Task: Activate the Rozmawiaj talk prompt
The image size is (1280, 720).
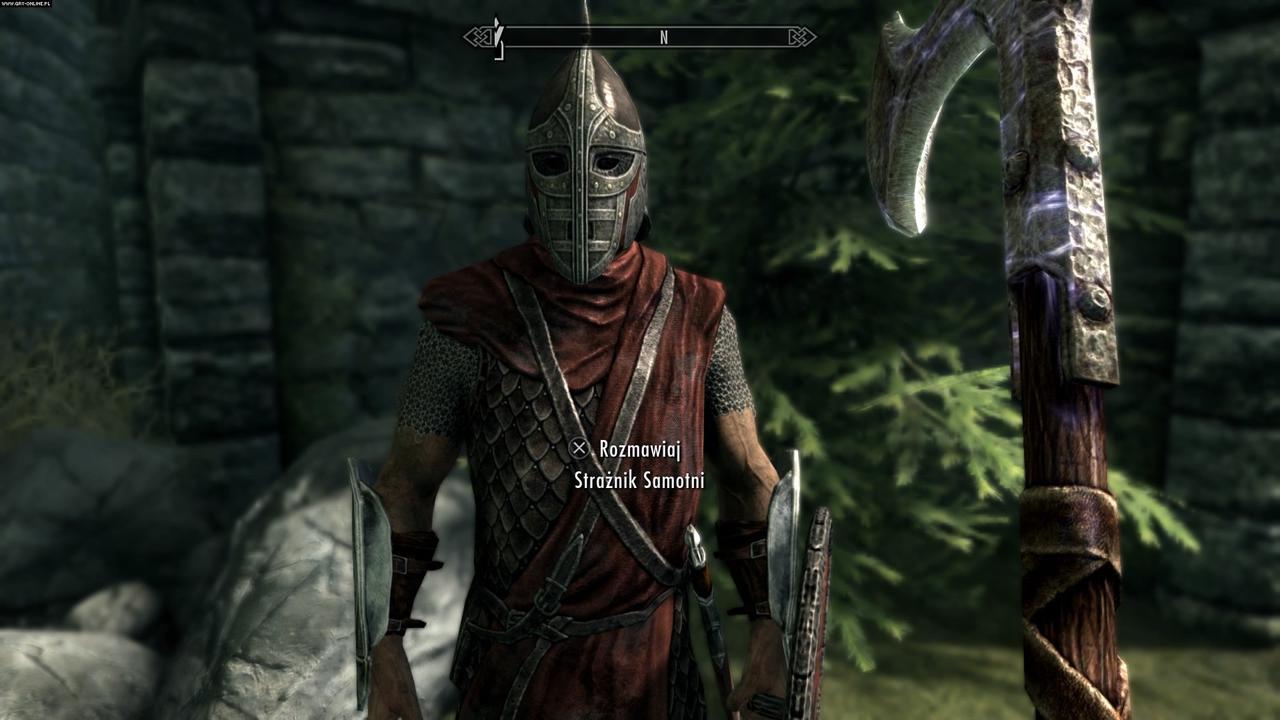Action: [x=640, y=448]
